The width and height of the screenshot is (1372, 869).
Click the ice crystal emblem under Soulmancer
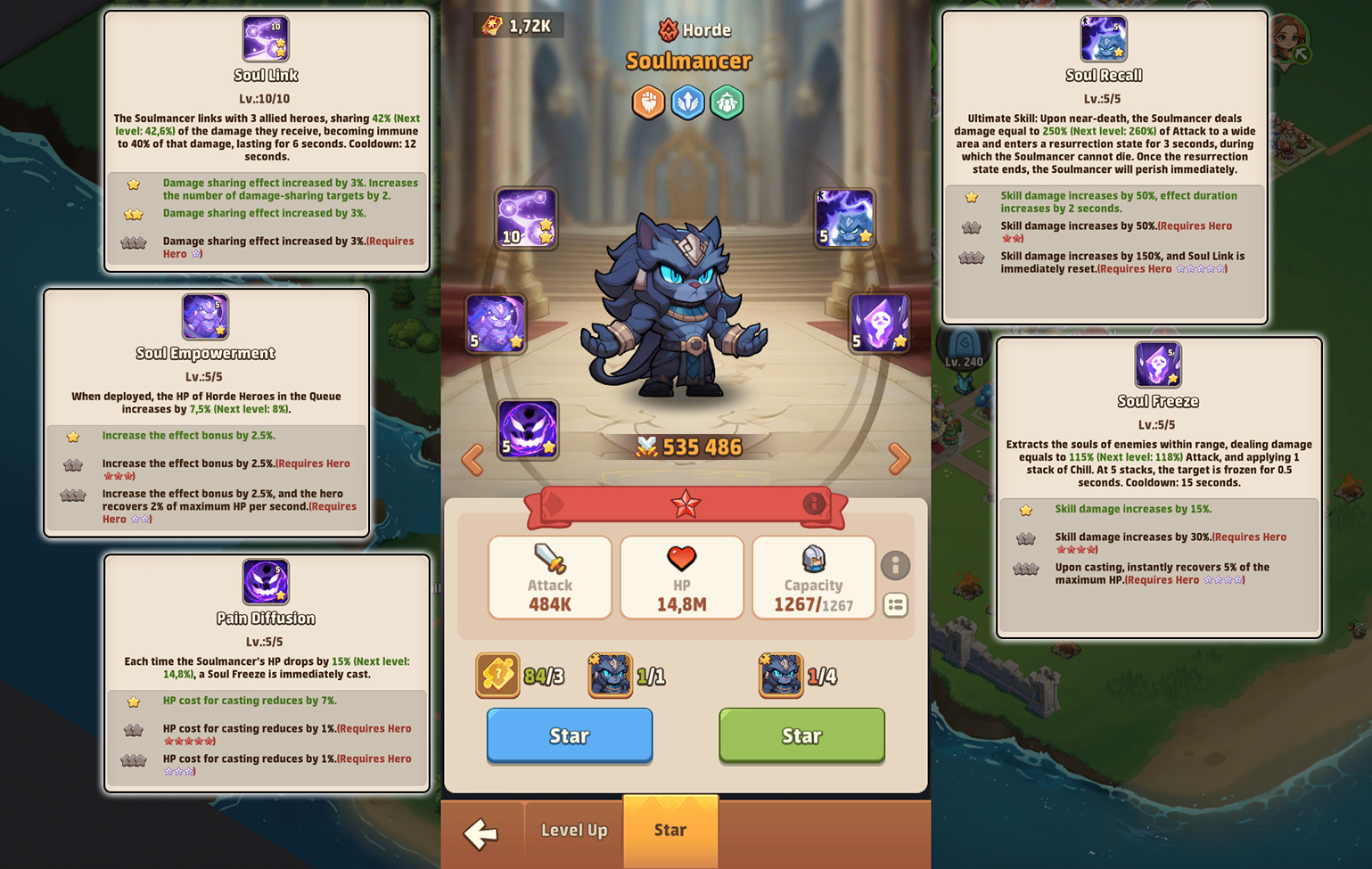(687, 102)
